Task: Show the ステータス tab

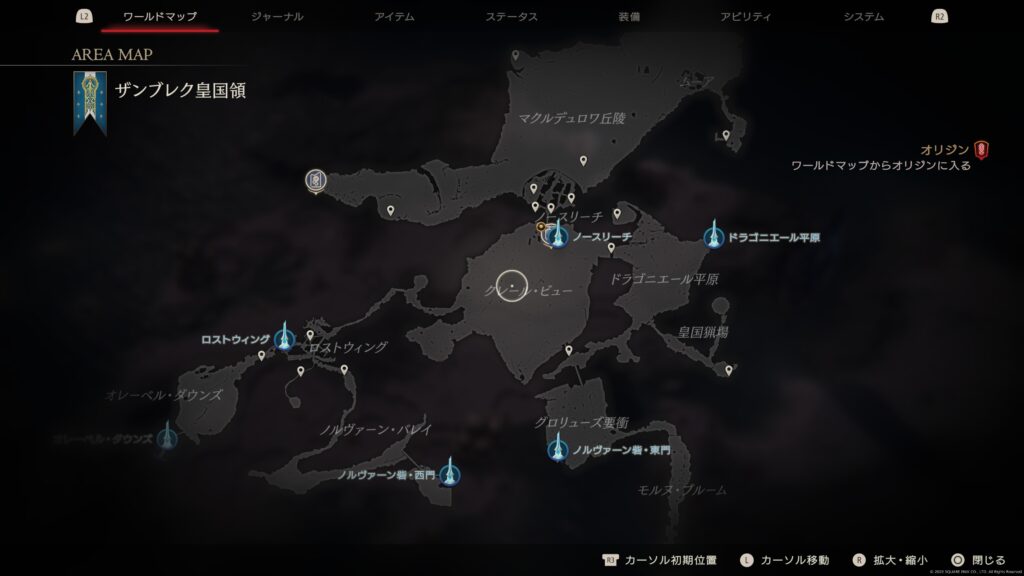Action: pyautogui.click(x=511, y=17)
